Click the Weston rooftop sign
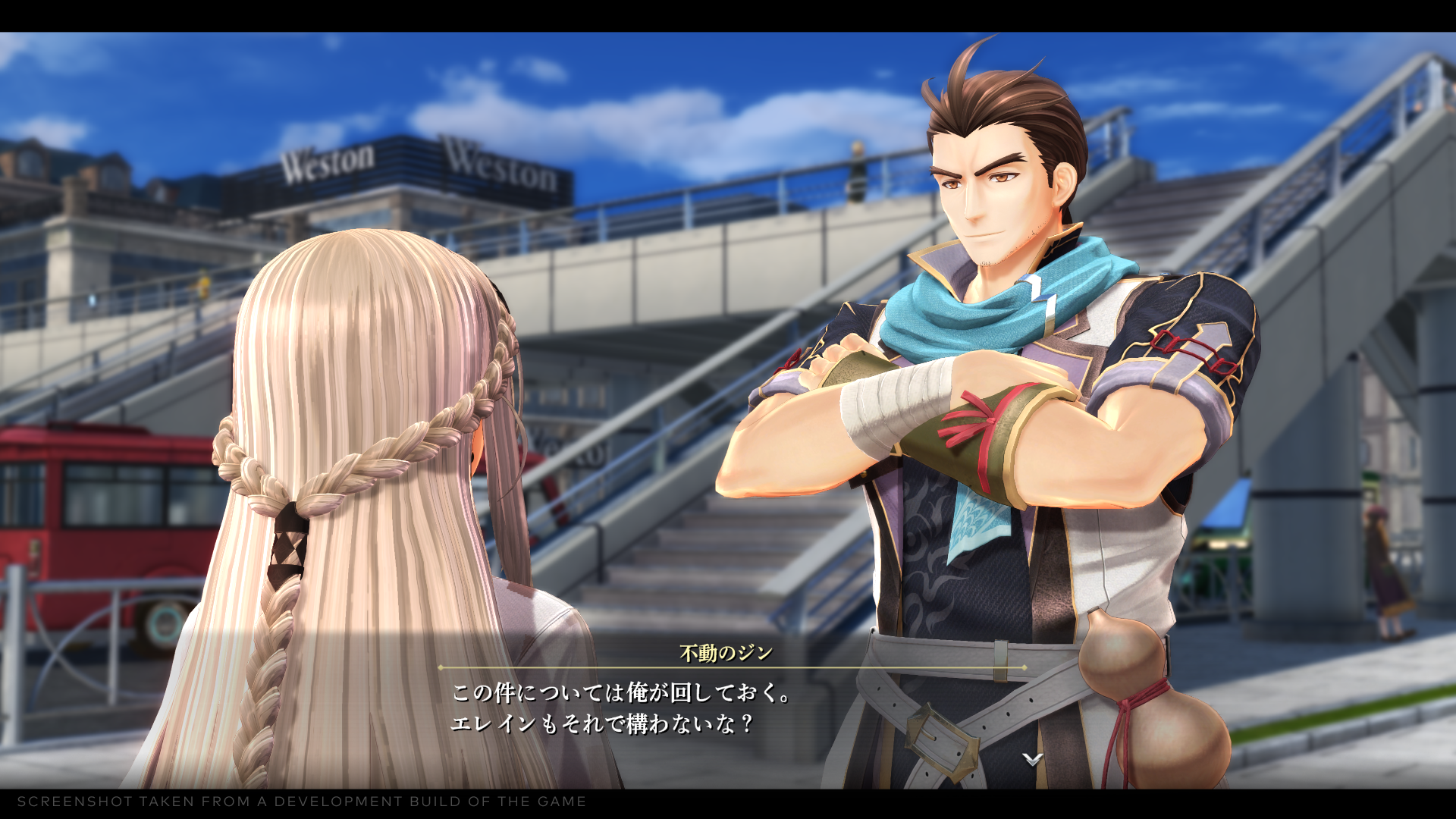Viewport: 1456px width, 819px height. (326, 159)
